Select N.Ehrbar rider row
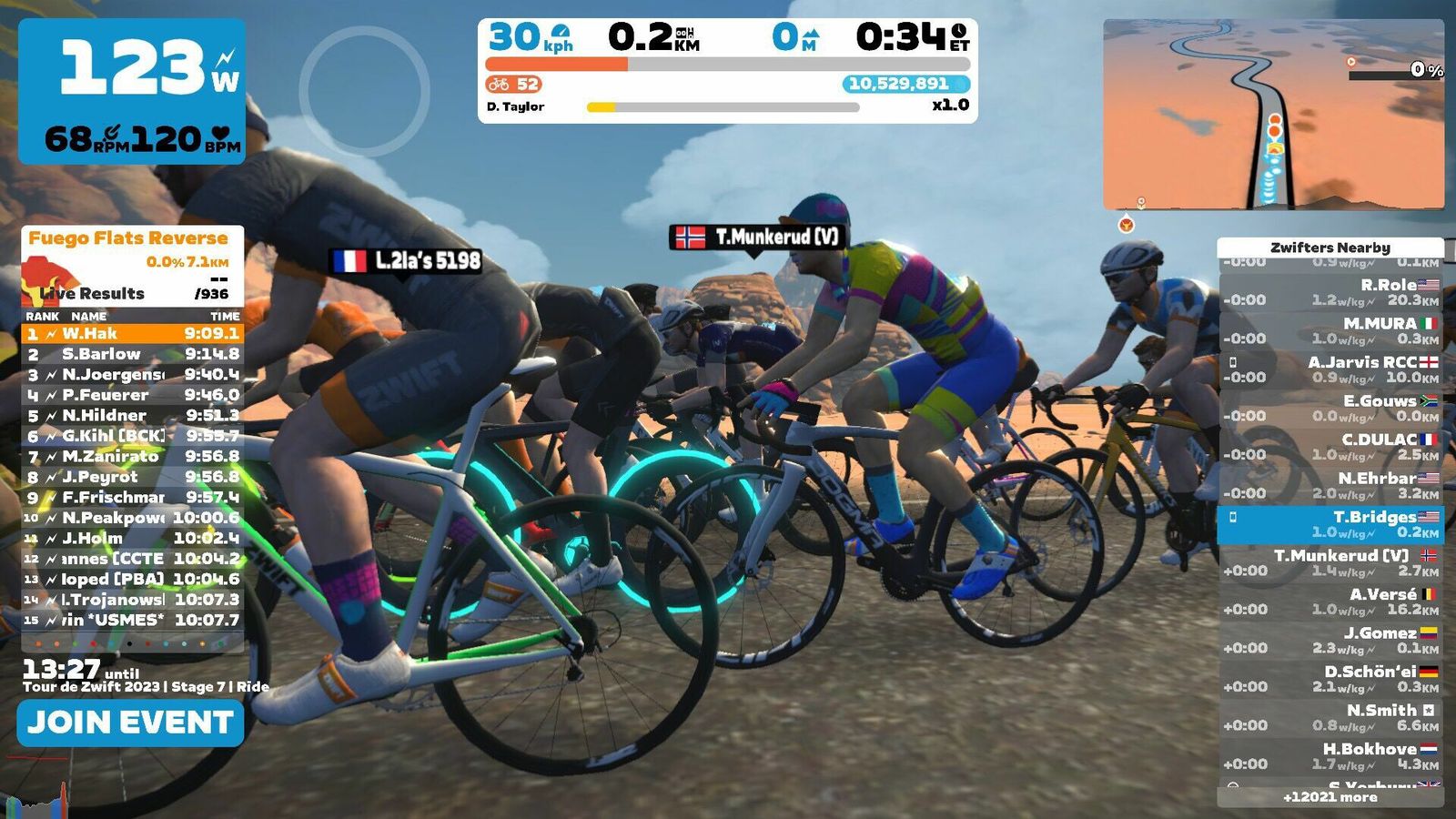1456x819 pixels. coord(1330,485)
